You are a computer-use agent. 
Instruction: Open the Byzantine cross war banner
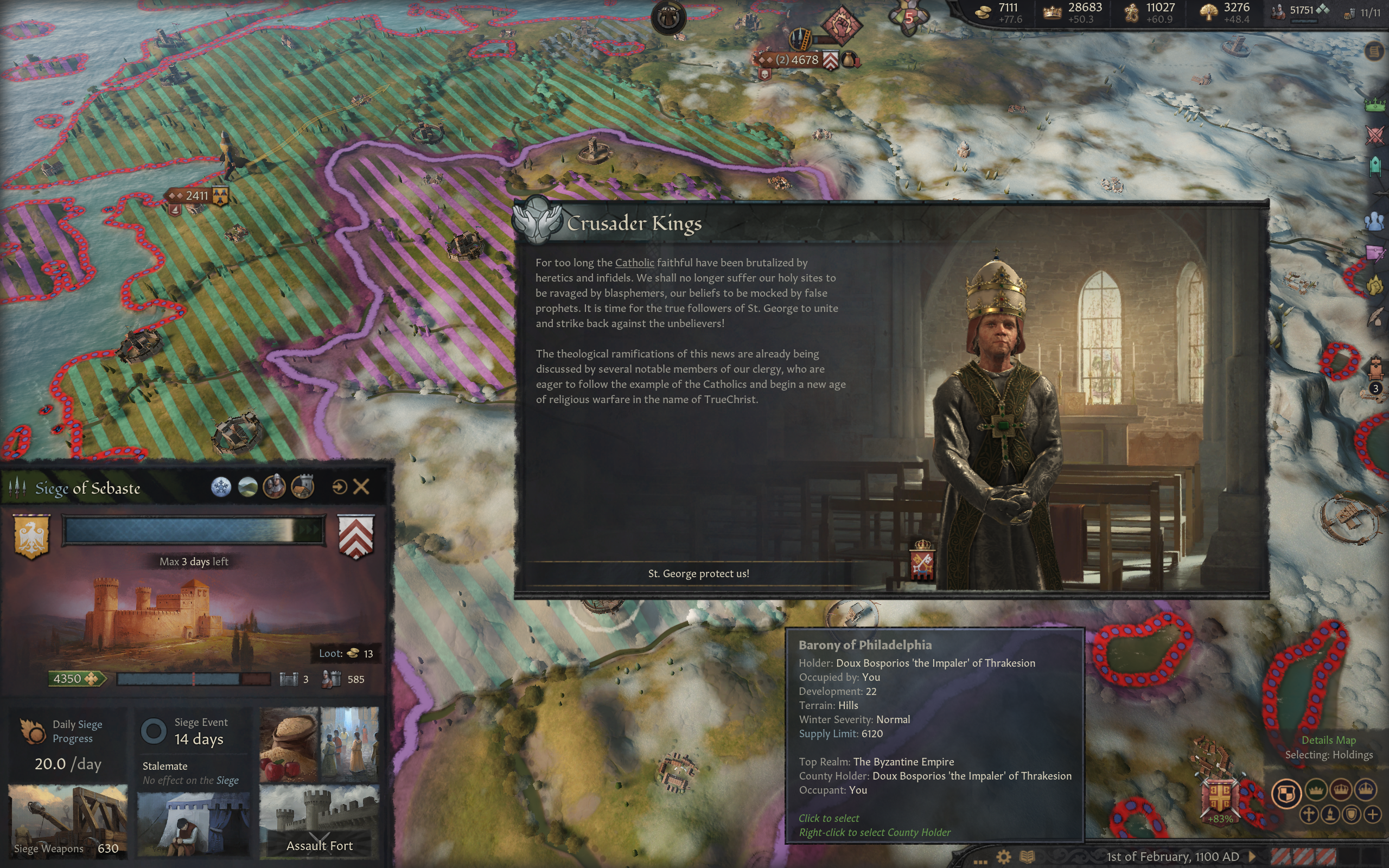pos(1220,797)
